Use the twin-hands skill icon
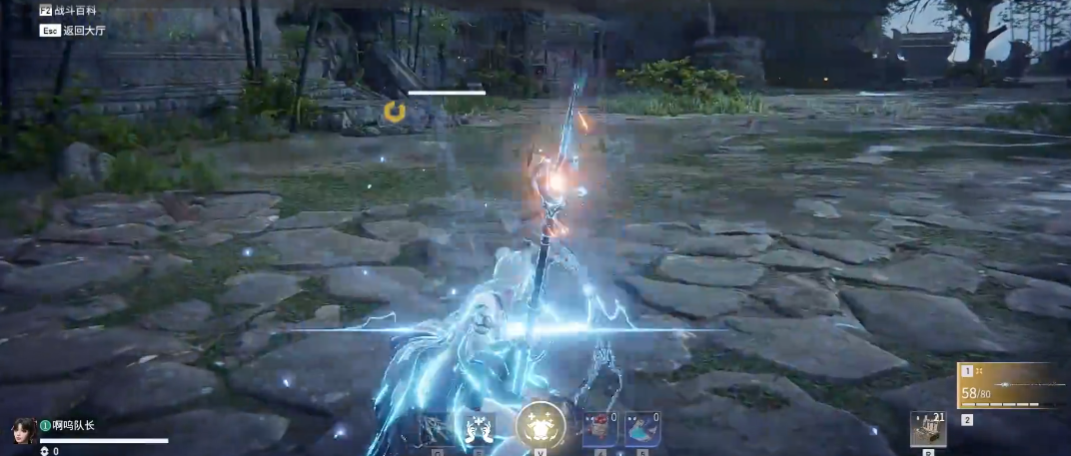Screen dimensions: 1071x456 coord(476,429)
